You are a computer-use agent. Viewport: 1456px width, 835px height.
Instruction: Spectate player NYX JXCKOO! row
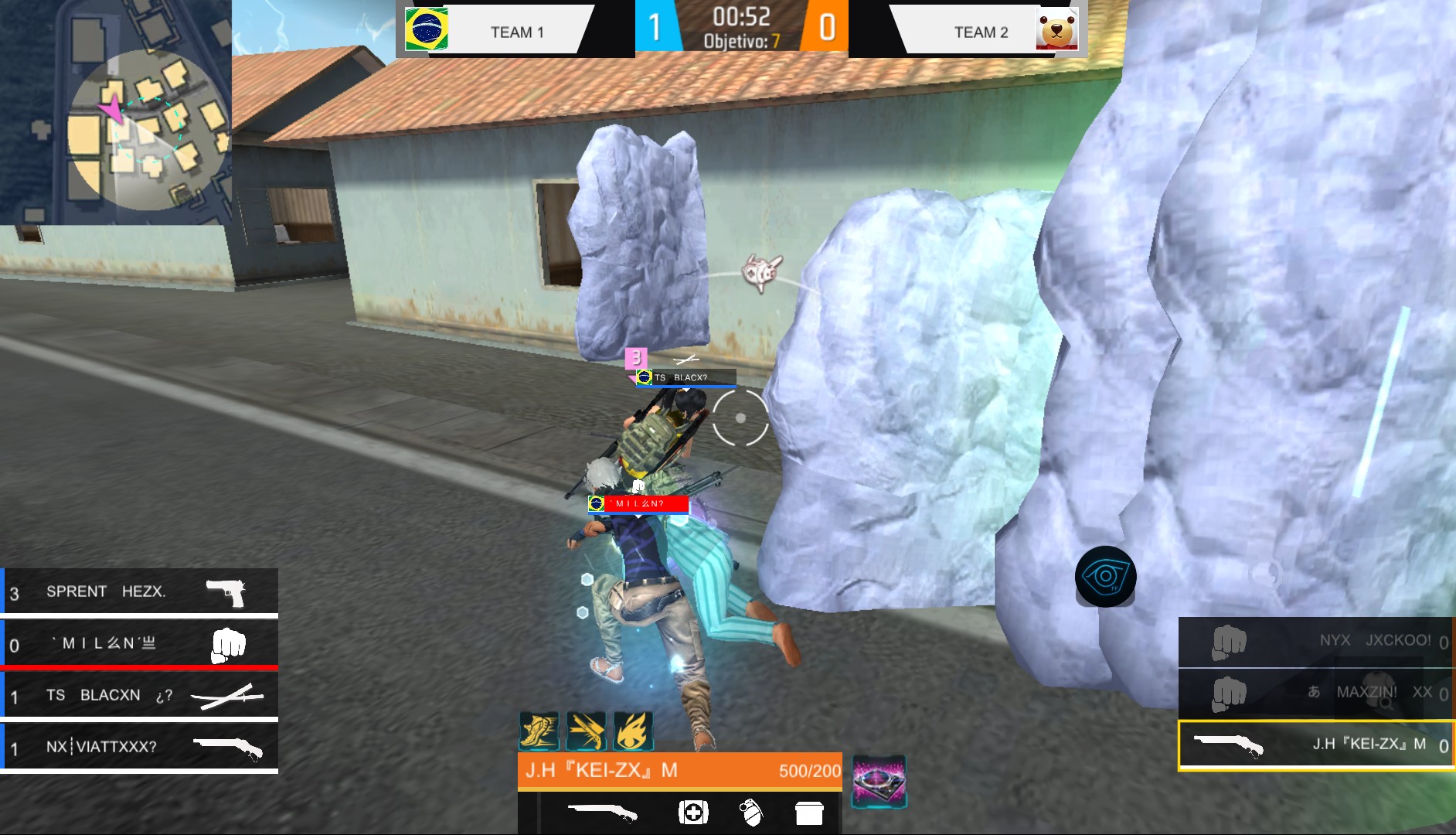click(1314, 640)
